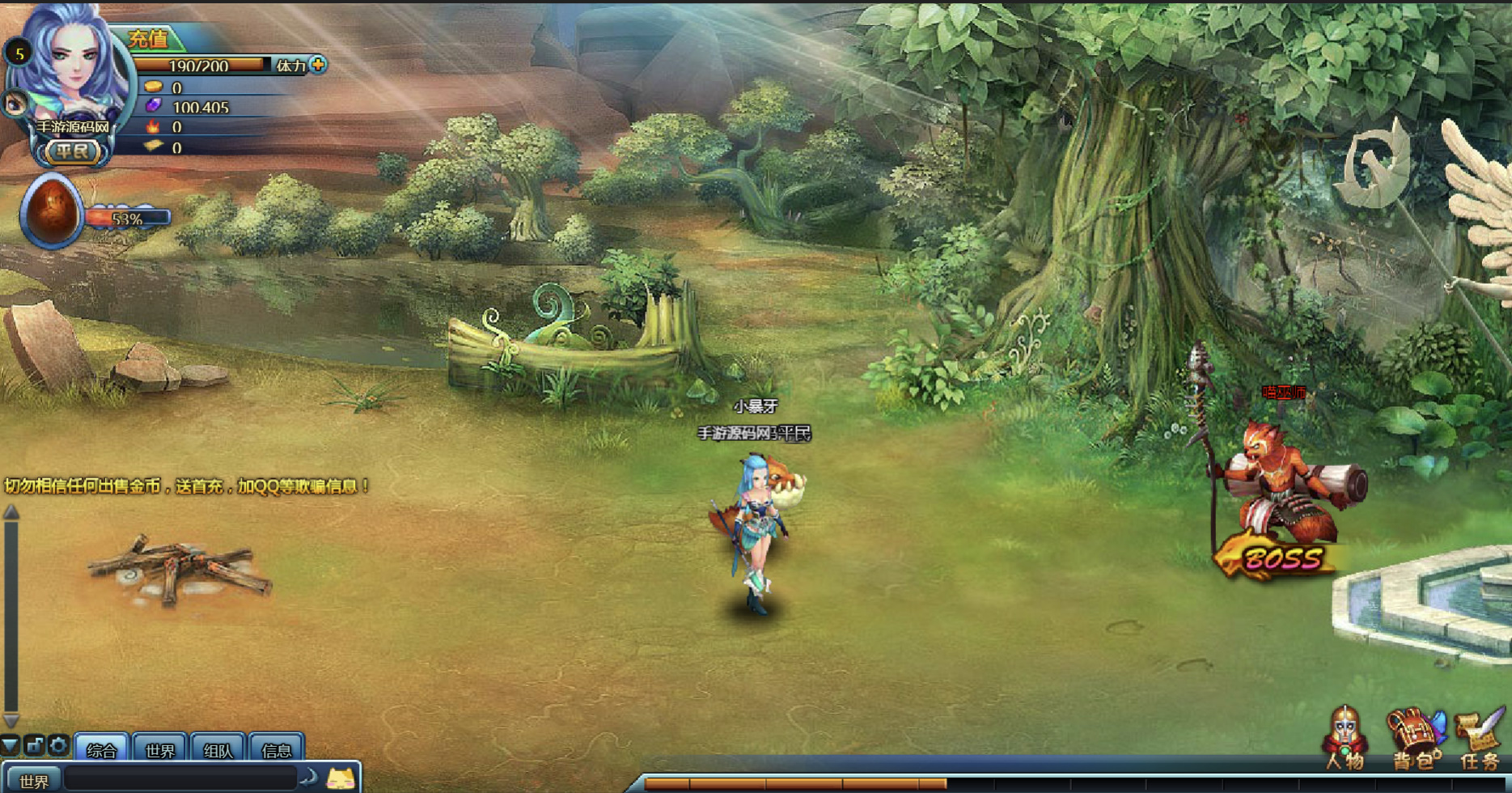Open chat settings with the gear icon

(58, 745)
